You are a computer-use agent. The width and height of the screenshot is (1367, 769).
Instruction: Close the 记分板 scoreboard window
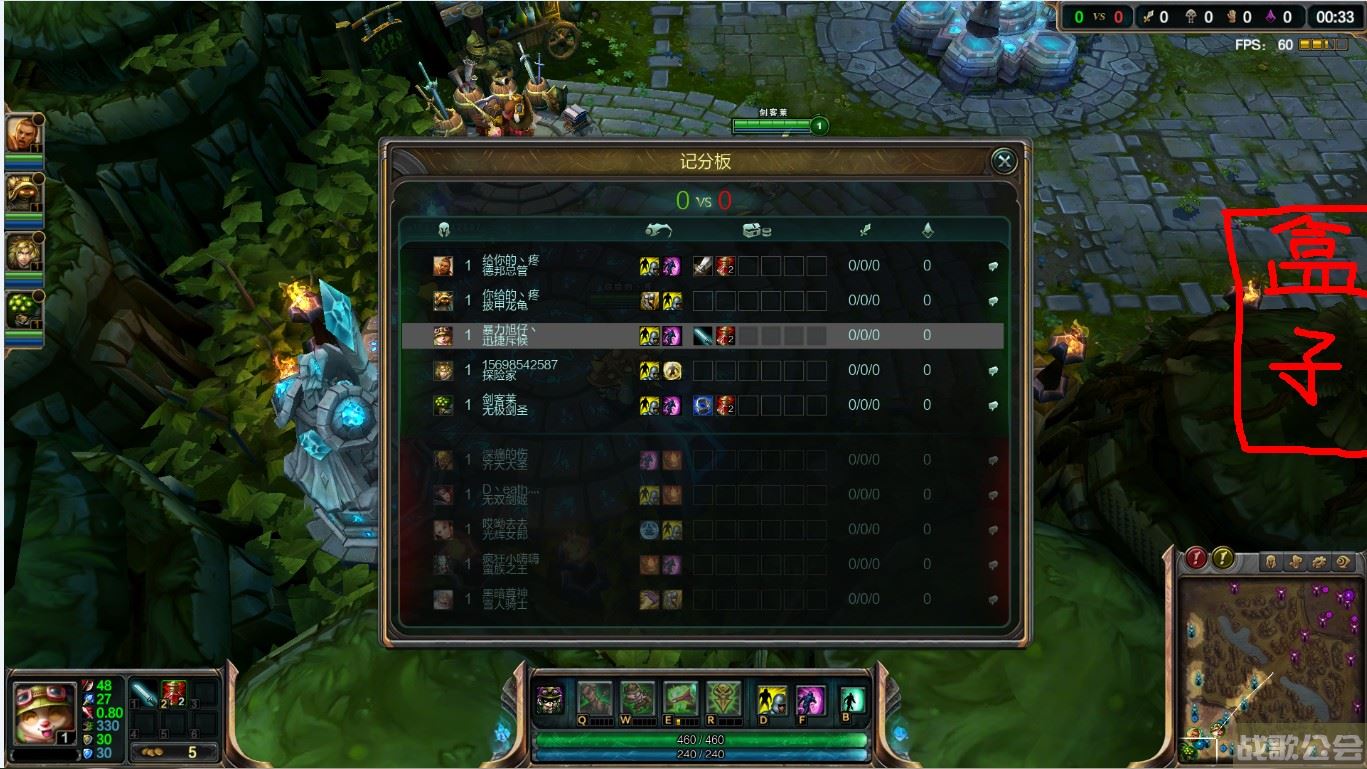click(x=1003, y=162)
